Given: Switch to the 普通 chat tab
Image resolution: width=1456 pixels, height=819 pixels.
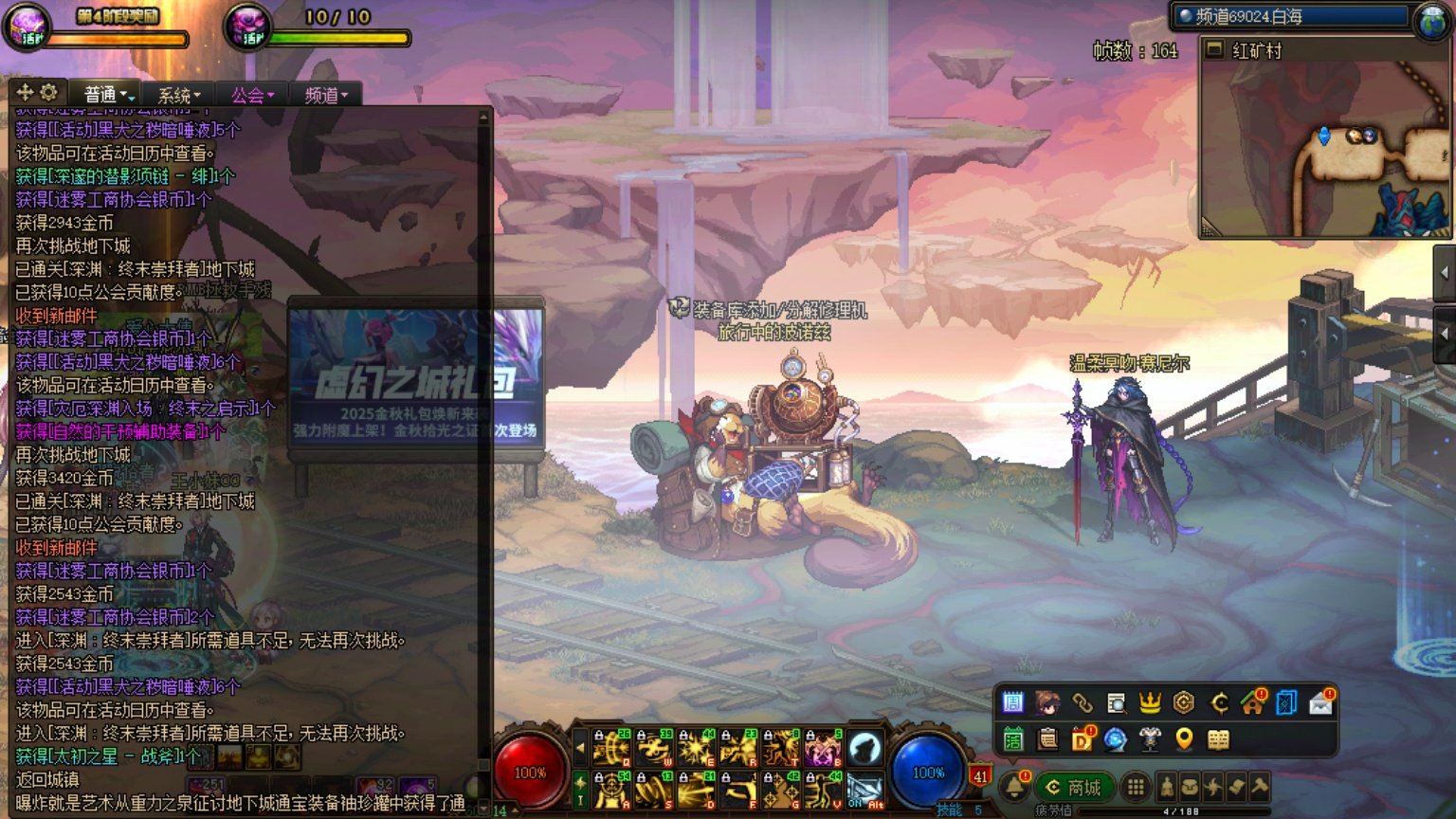Looking at the screenshot, I should pyautogui.click(x=108, y=95).
